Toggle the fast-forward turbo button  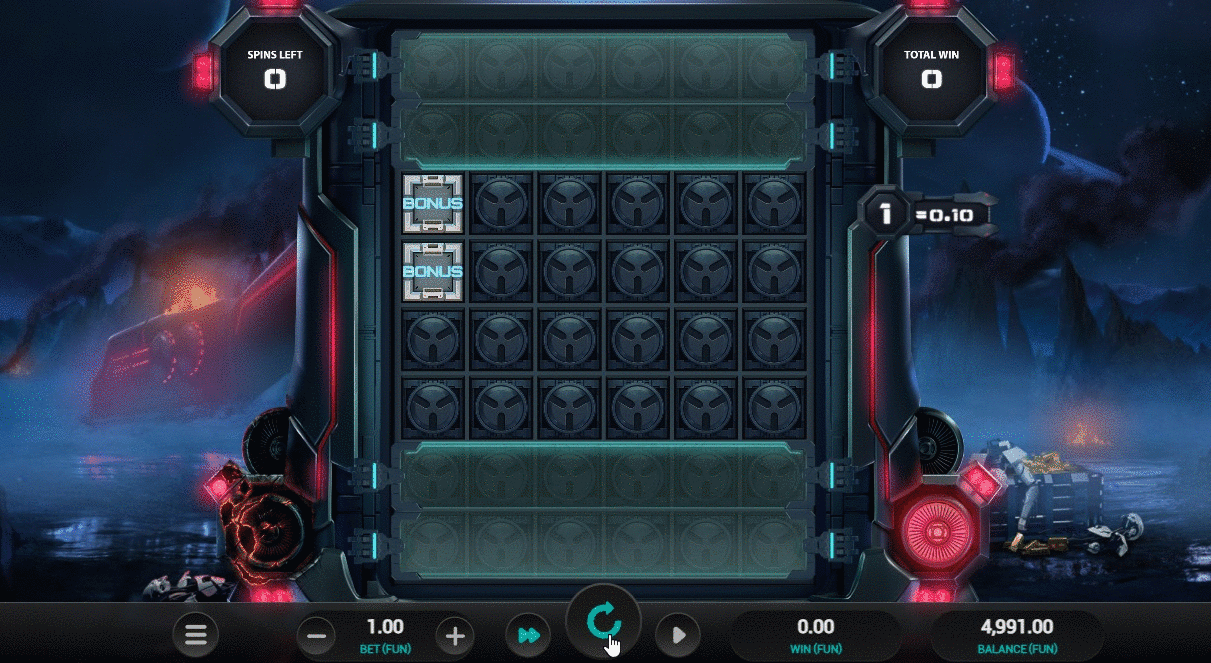[530, 634]
